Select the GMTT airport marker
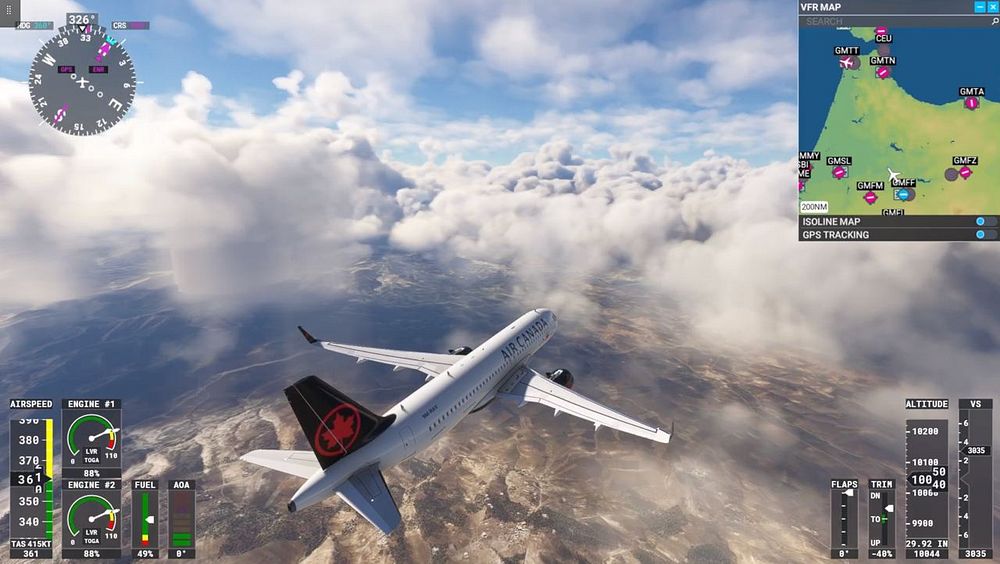This screenshot has height=564, width=1000. point(848,63)
